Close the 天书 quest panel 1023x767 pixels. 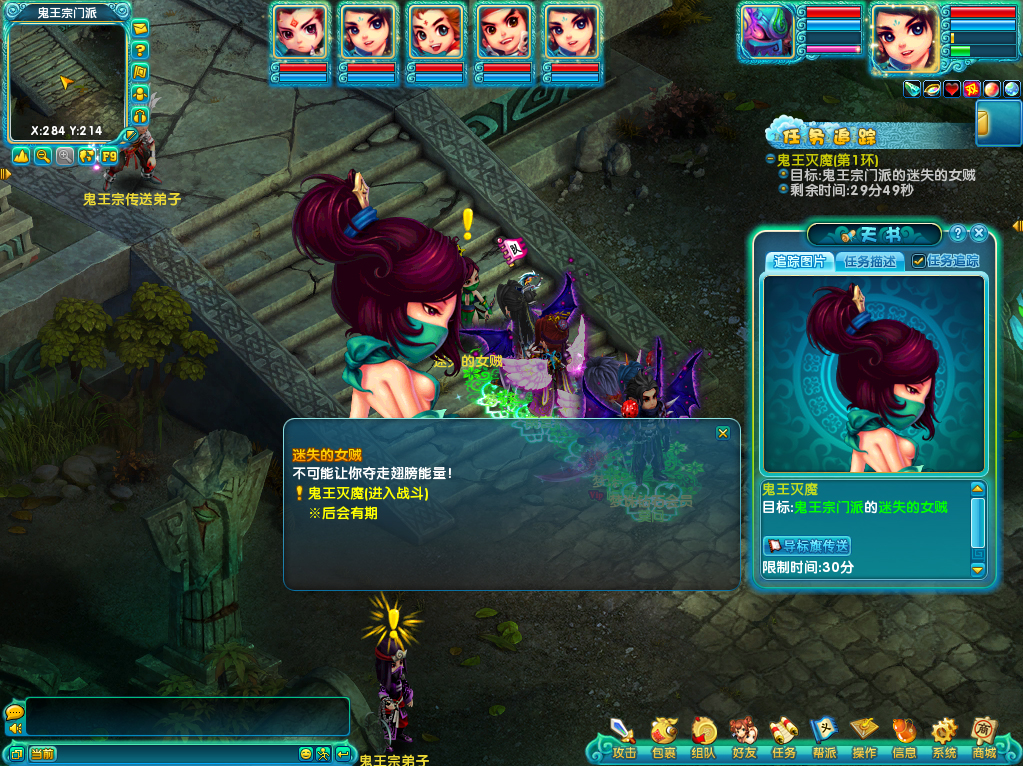coord(979,233)
